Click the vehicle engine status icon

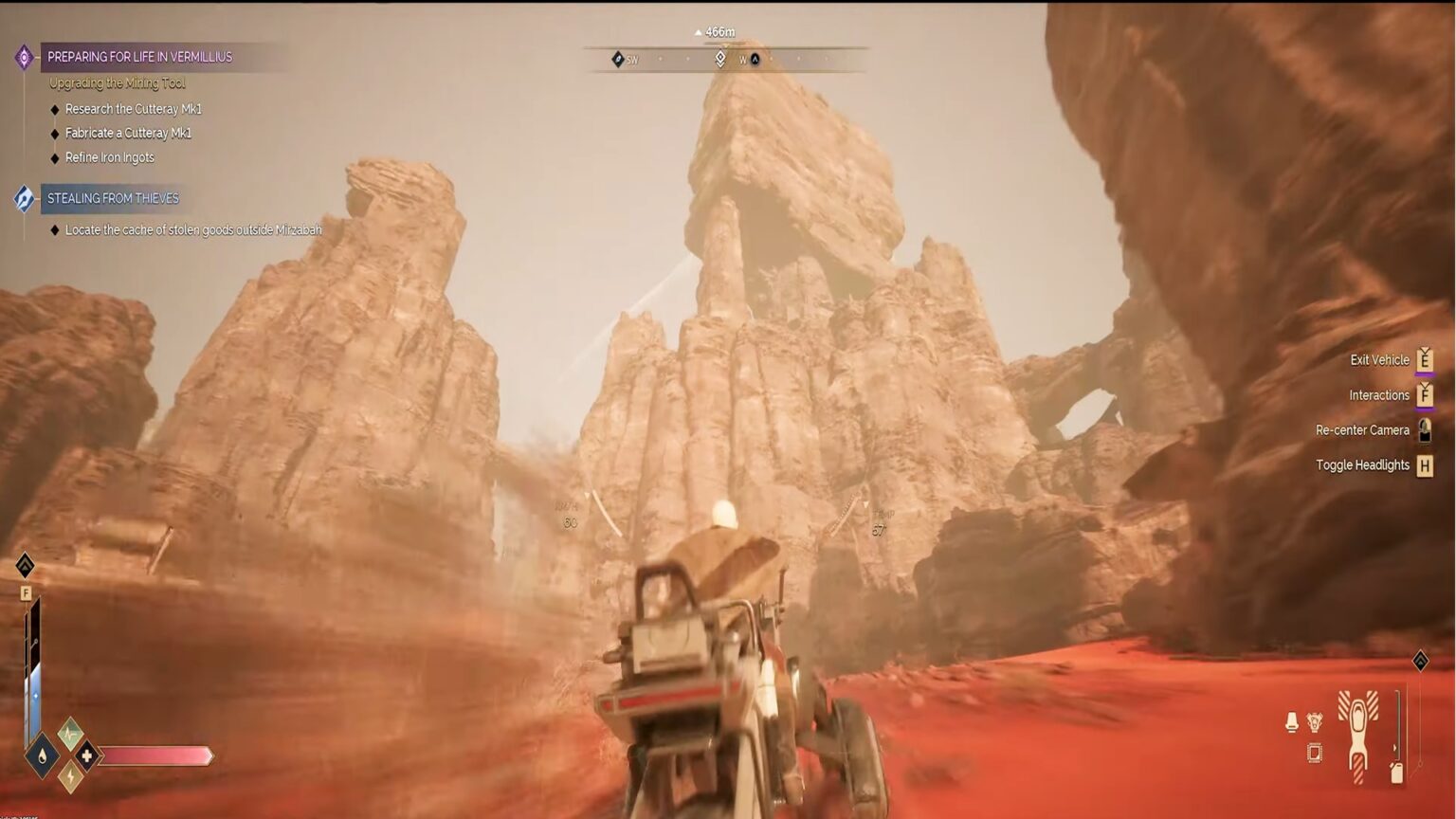tap(1315, 722)
